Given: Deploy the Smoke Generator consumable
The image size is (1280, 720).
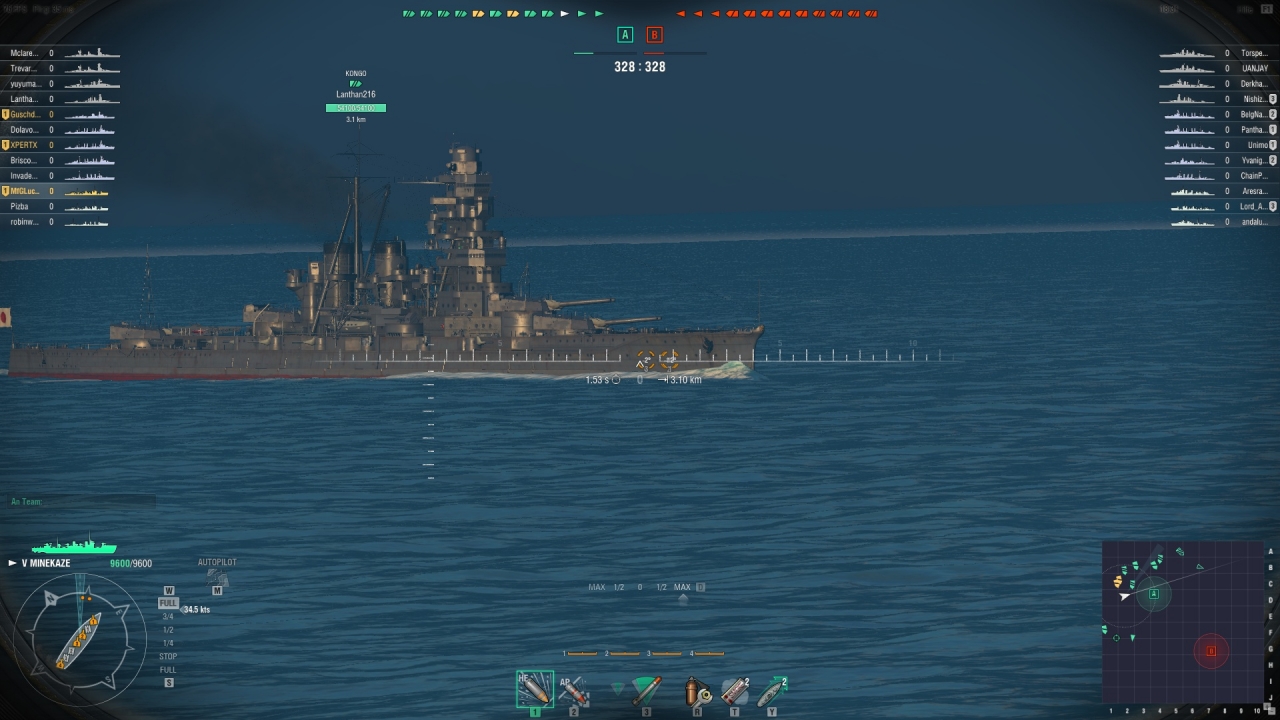Looking at the screenshot, I should [735, 691].
